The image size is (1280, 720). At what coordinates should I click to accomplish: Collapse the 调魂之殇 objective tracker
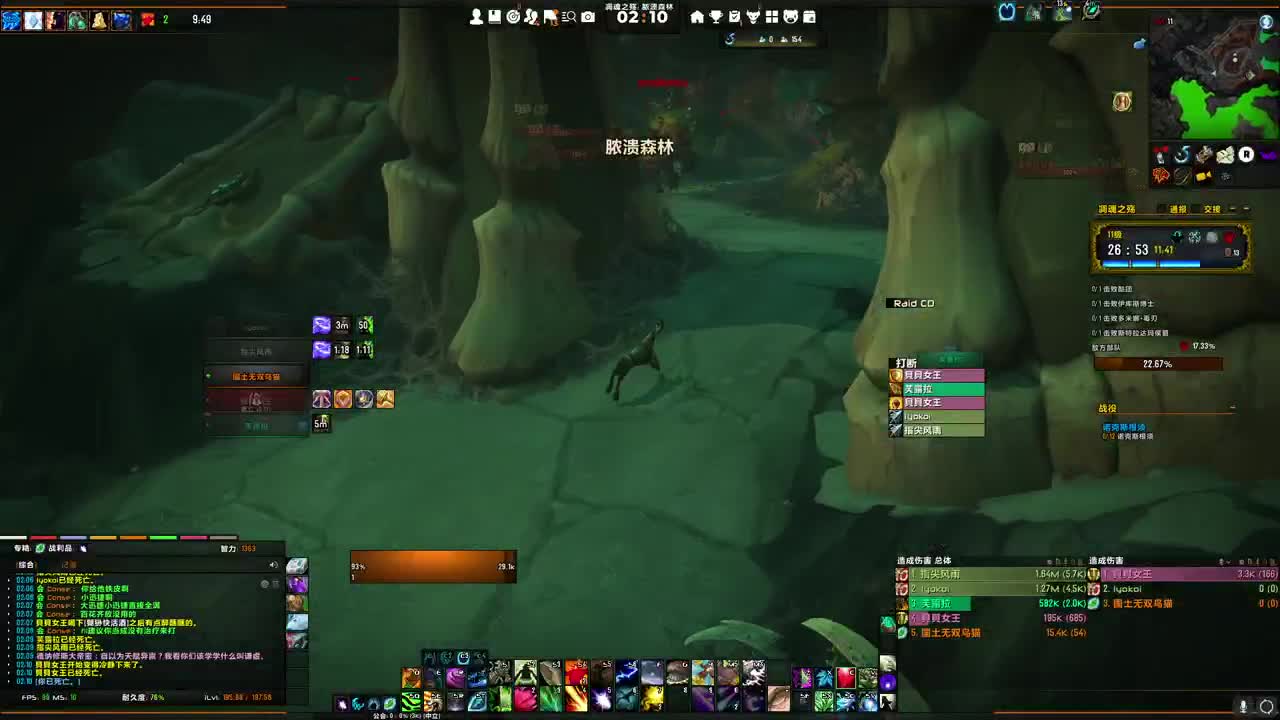[1246, 209]
